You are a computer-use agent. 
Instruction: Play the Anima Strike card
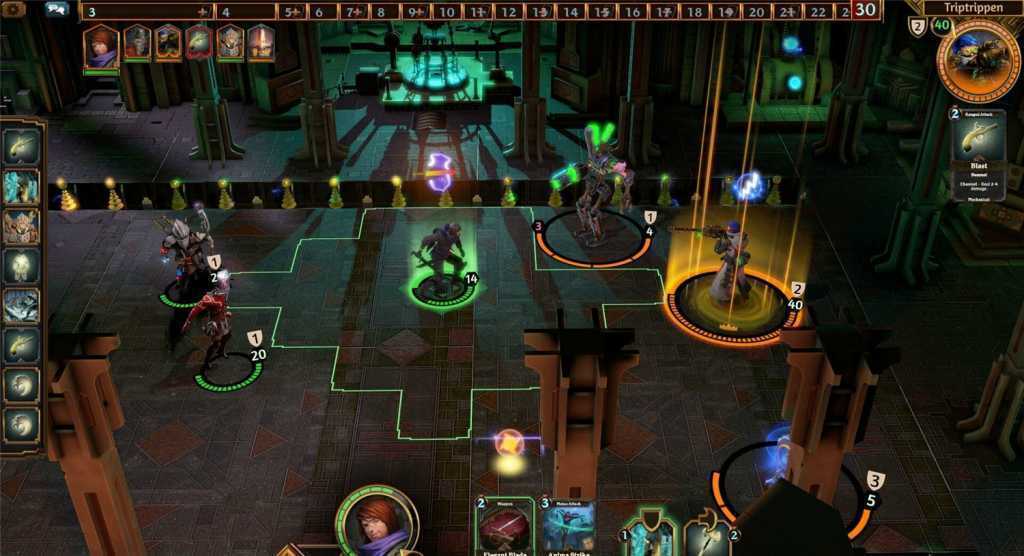[x=568, y=526]
